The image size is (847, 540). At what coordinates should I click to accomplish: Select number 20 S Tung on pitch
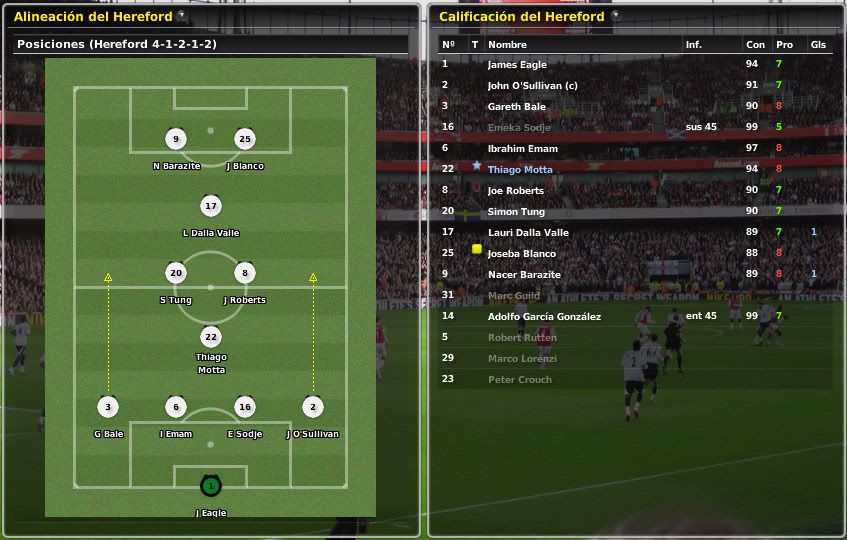176,273
